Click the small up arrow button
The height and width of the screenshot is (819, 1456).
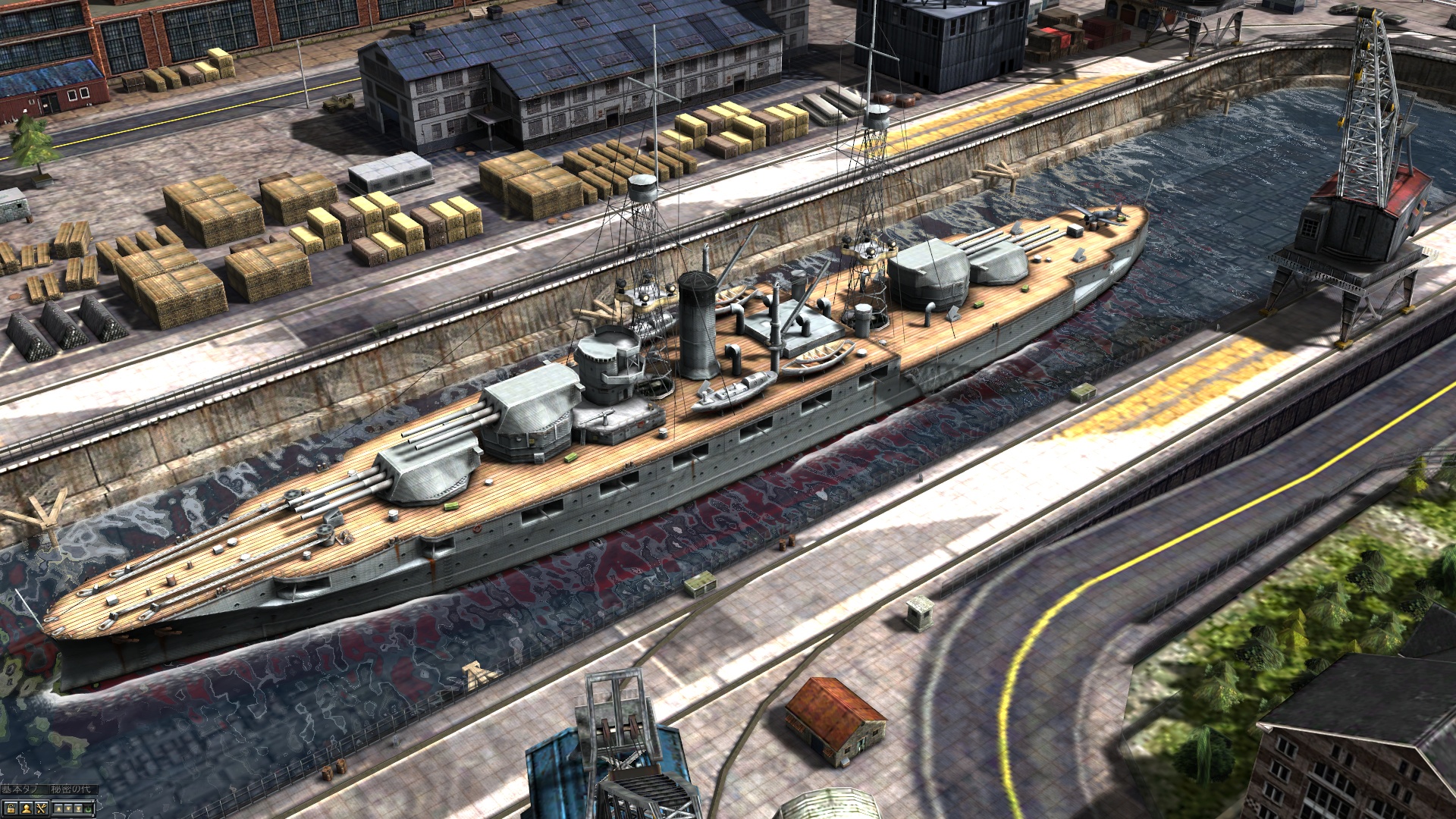click(58, 808)
